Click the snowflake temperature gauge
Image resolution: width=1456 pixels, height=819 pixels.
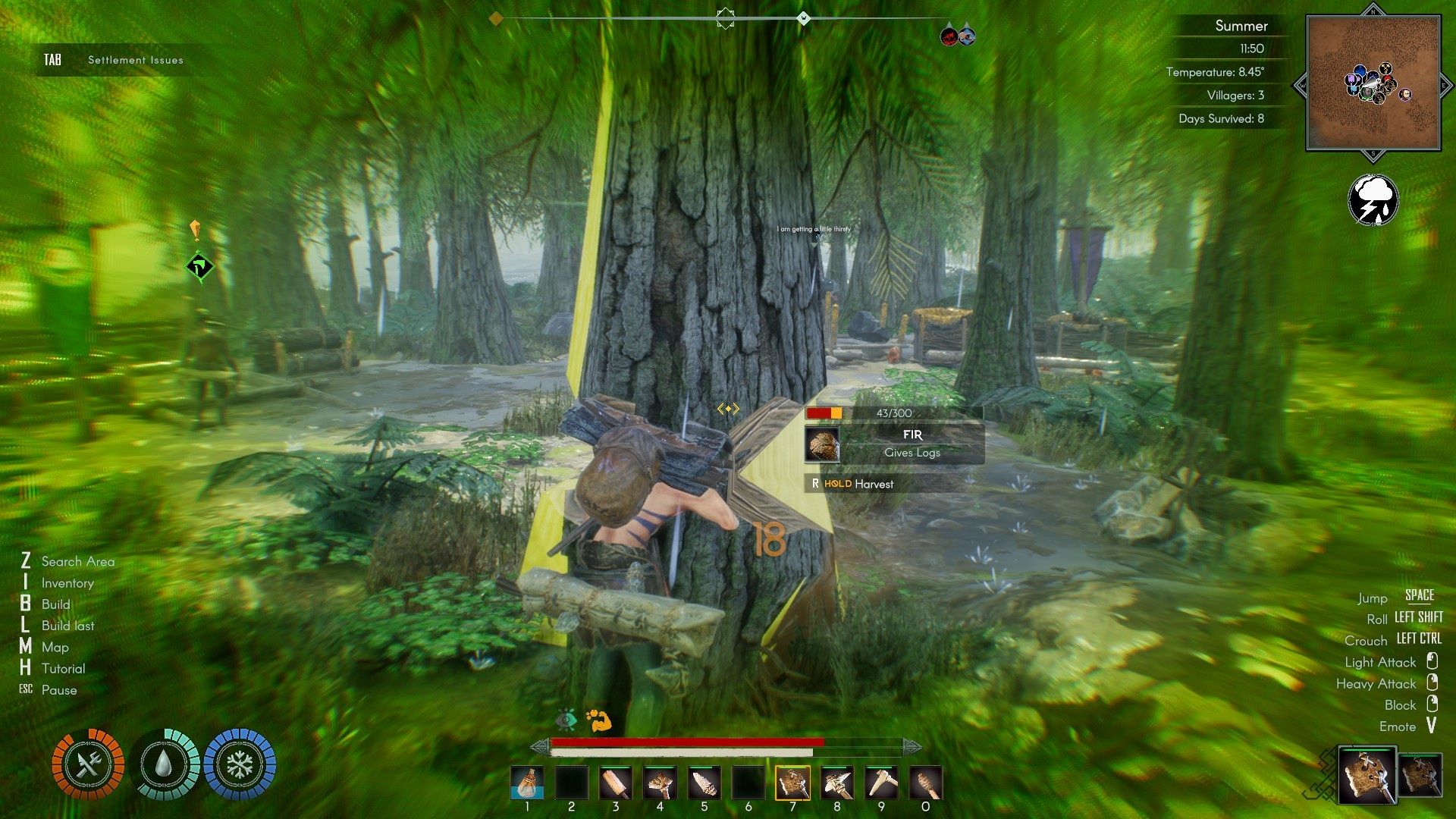[240, 764]
